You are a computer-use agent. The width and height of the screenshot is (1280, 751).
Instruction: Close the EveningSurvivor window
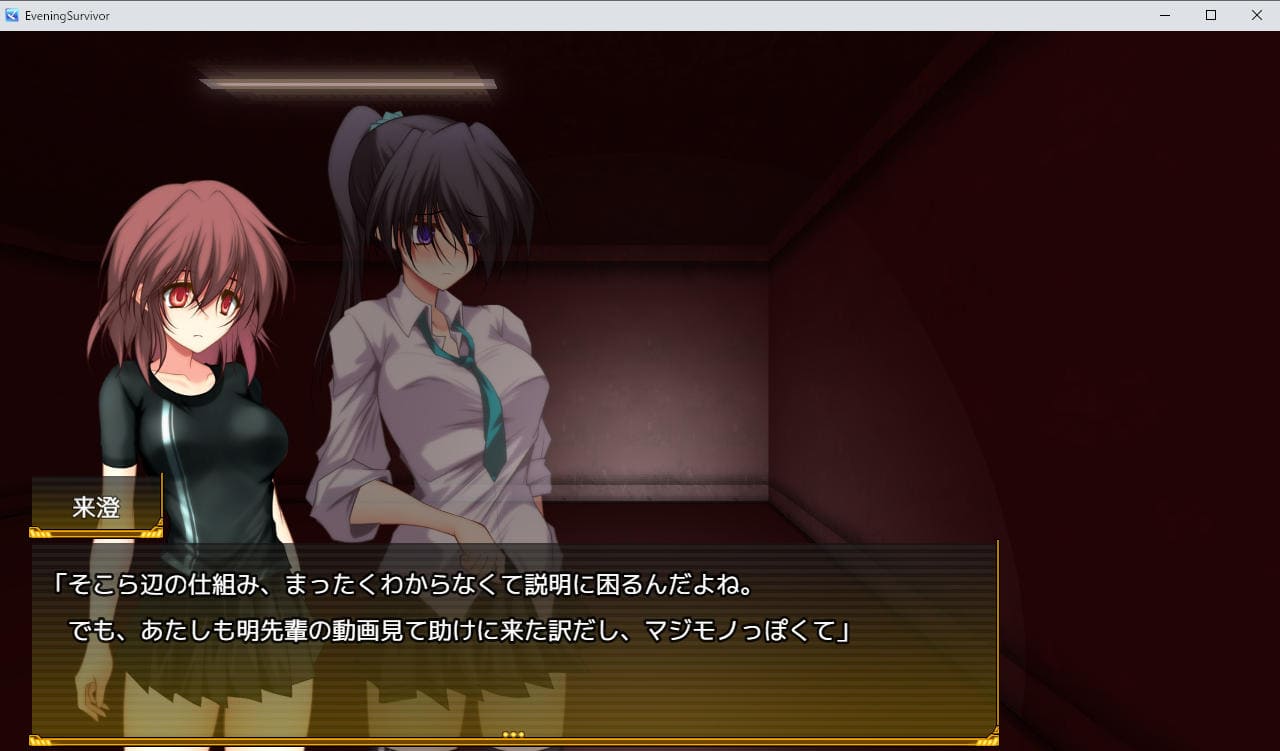point(1257,15)
